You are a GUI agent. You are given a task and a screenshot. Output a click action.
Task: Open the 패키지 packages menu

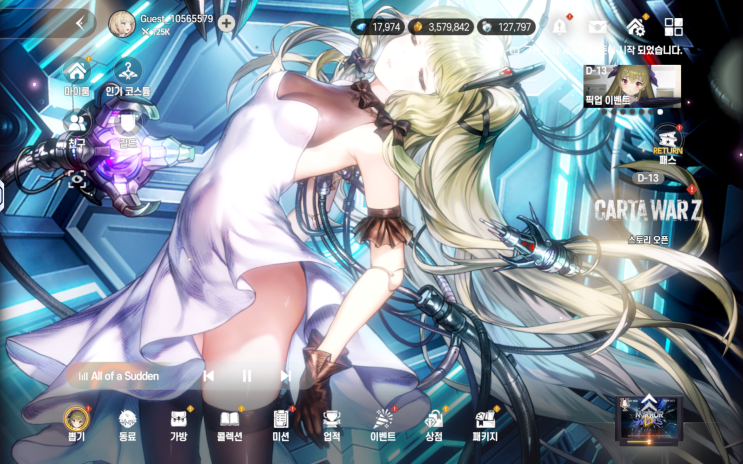(x=486, y=422)
